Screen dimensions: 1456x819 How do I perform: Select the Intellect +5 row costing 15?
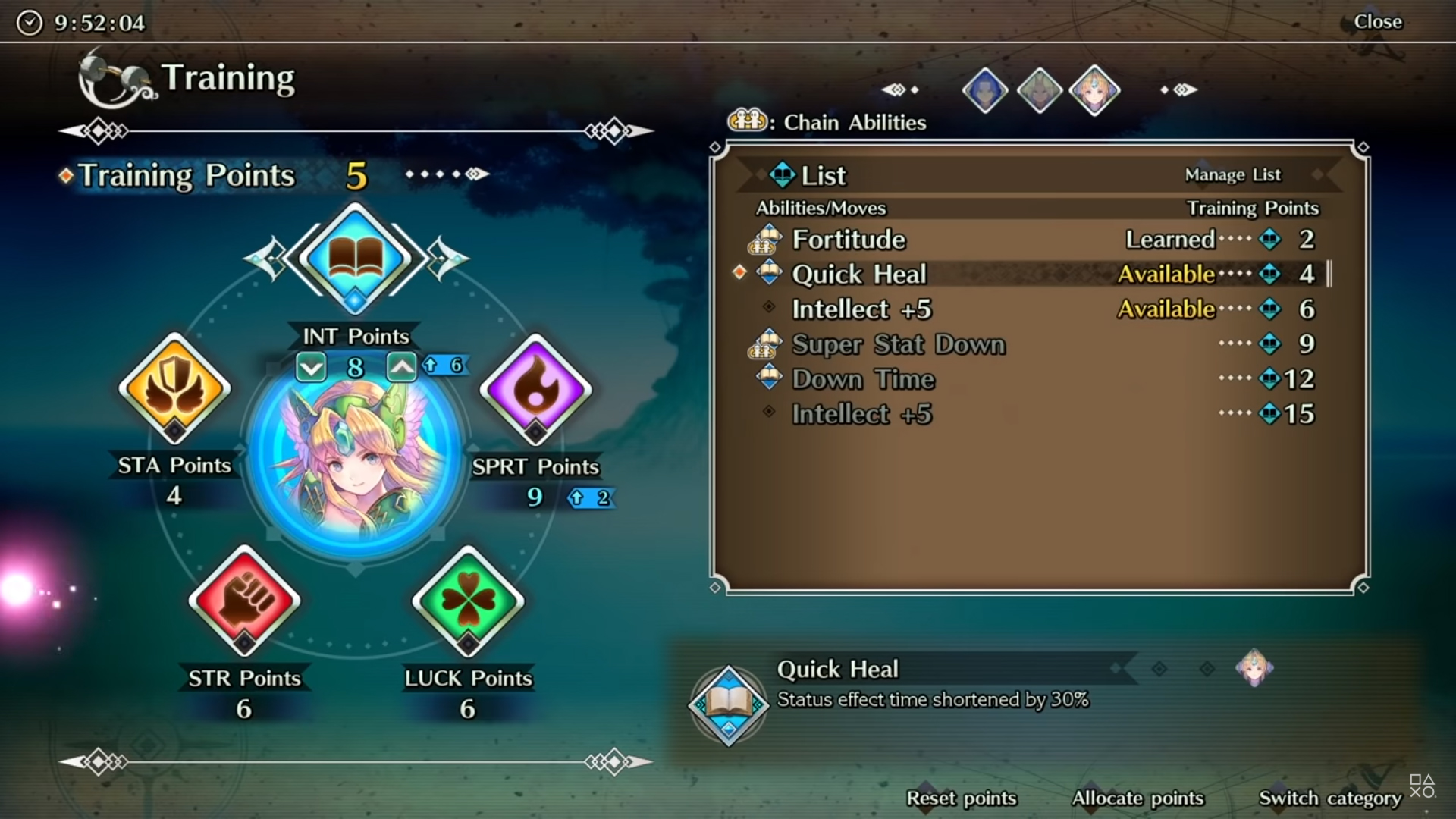pyautogui.click(x=1031, y=414)
